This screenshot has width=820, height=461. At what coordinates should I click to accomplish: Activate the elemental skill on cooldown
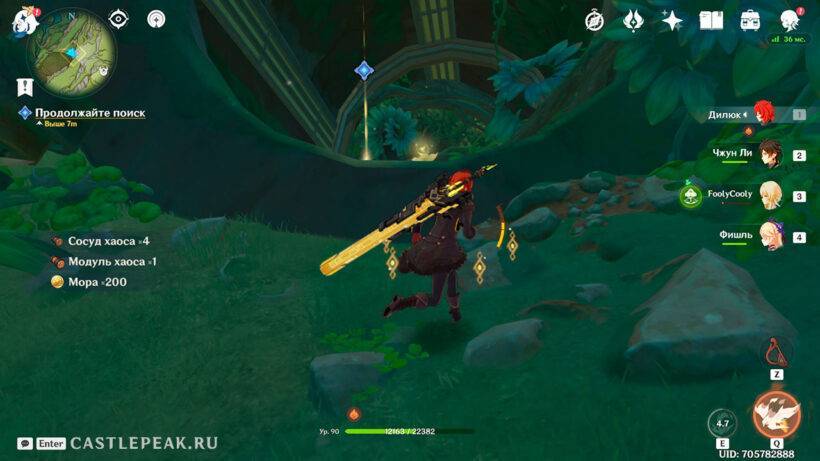(722, 422)
